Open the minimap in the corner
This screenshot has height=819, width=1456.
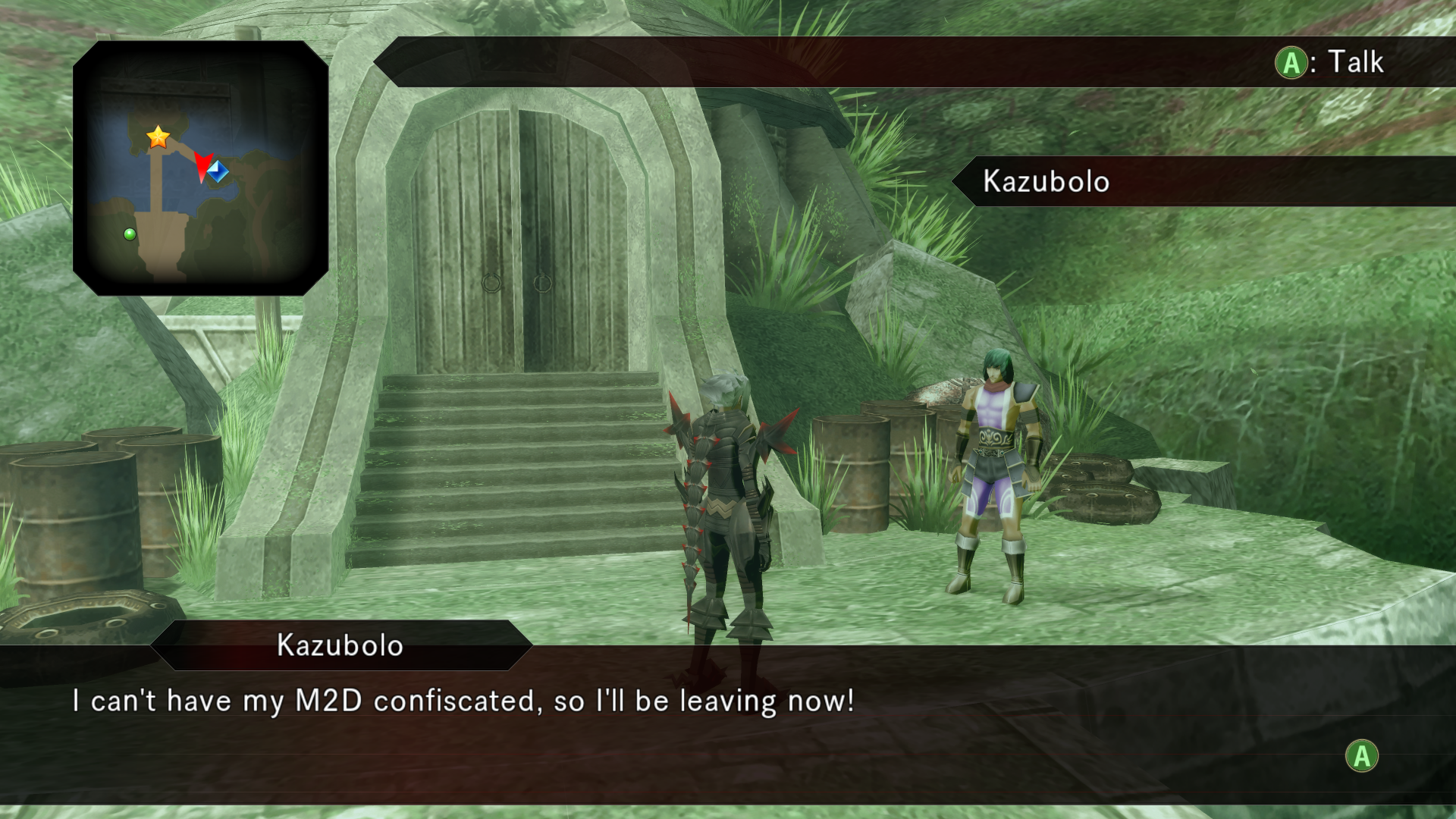point(201,168)
